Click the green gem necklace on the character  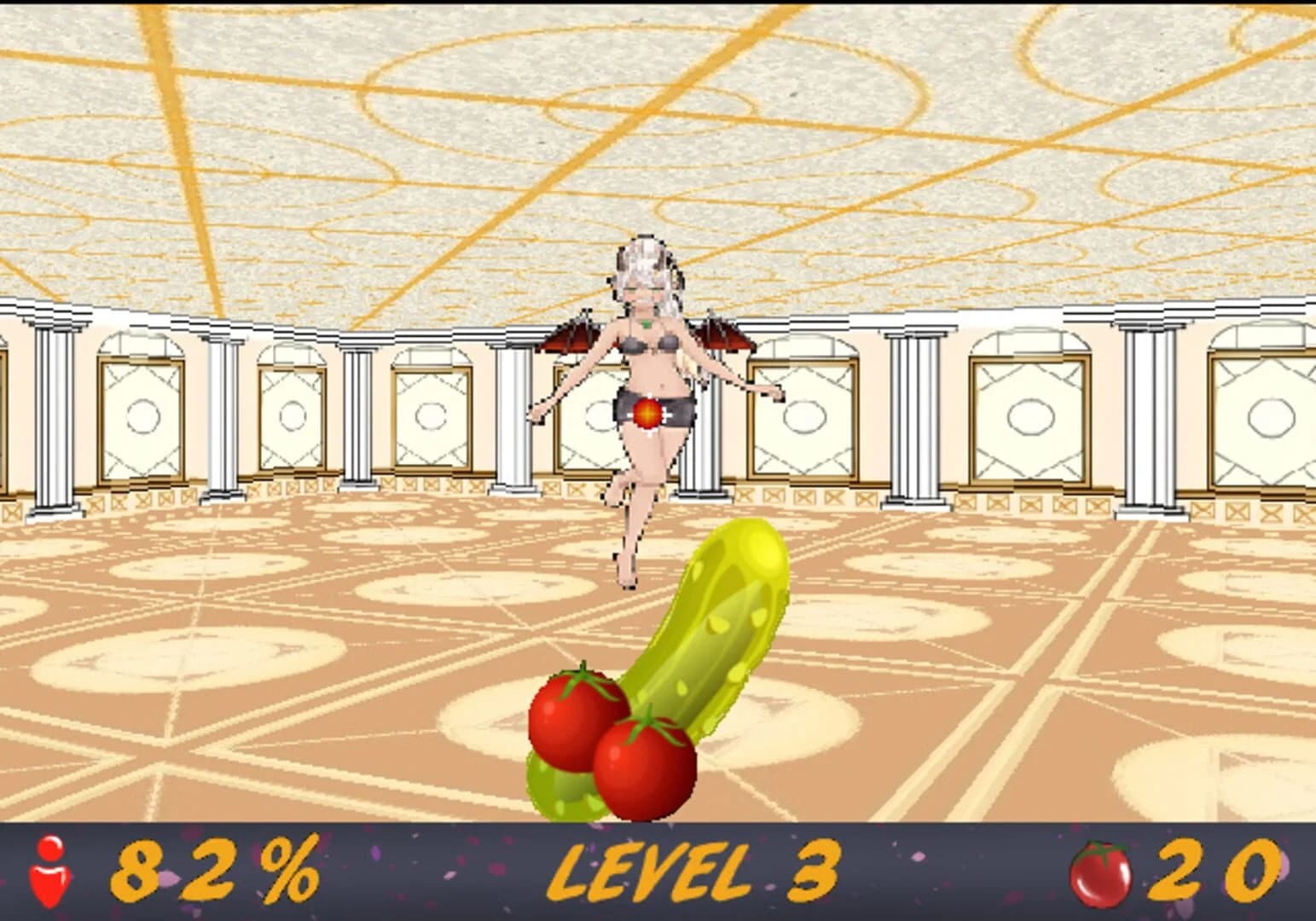tap(646, 326)
